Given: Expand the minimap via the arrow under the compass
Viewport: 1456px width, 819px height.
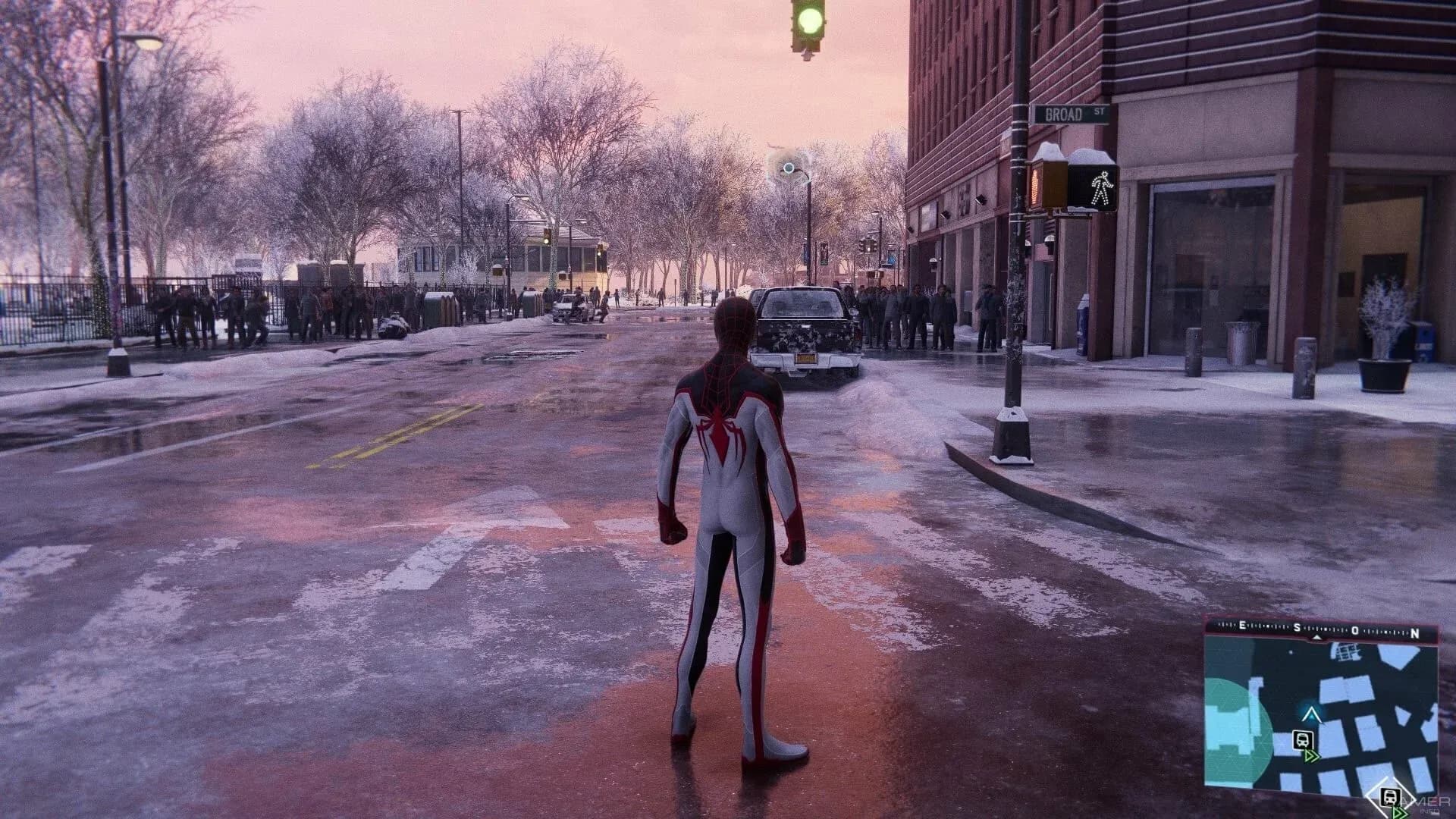Looking at the screenshot, I should click(1316, 637).
